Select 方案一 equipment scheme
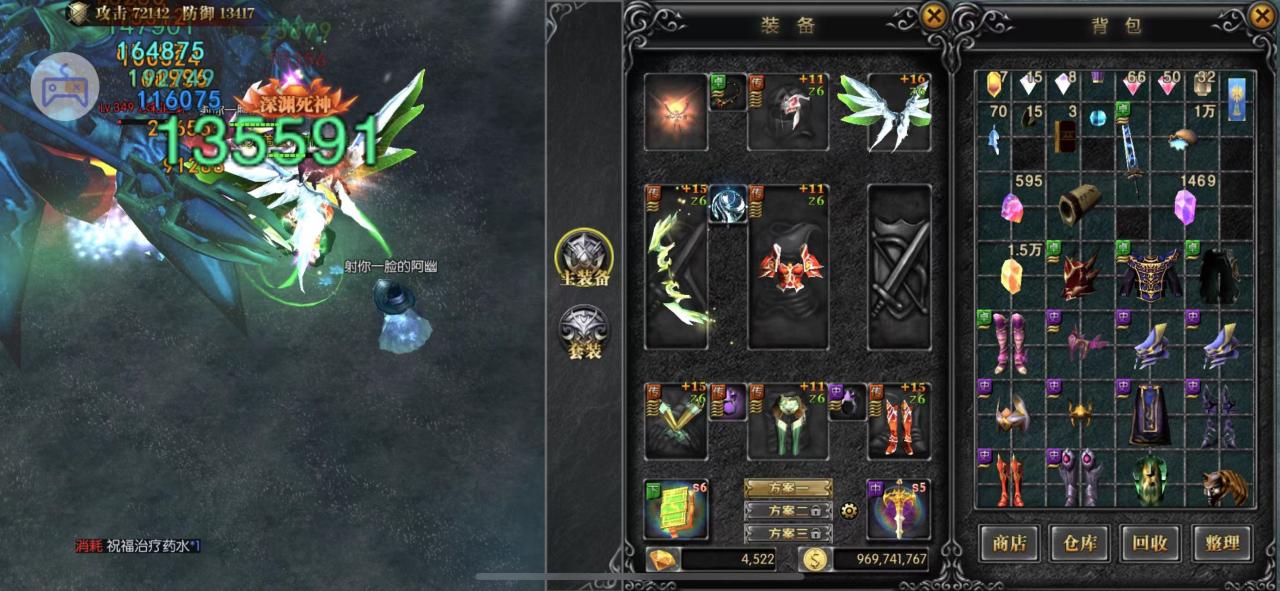 pos(788,488)
